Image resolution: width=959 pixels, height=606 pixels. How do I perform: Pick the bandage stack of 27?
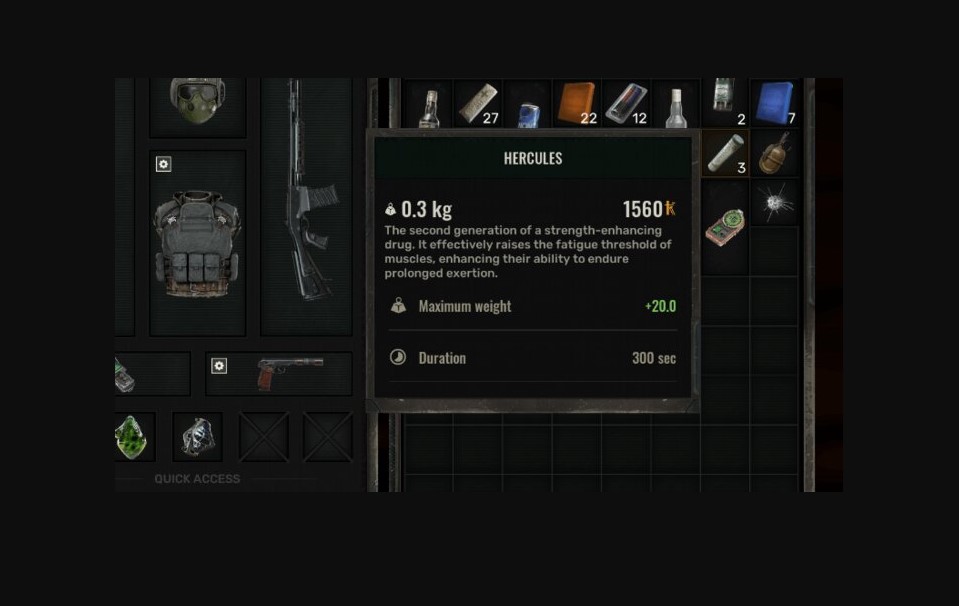[478, 104]
